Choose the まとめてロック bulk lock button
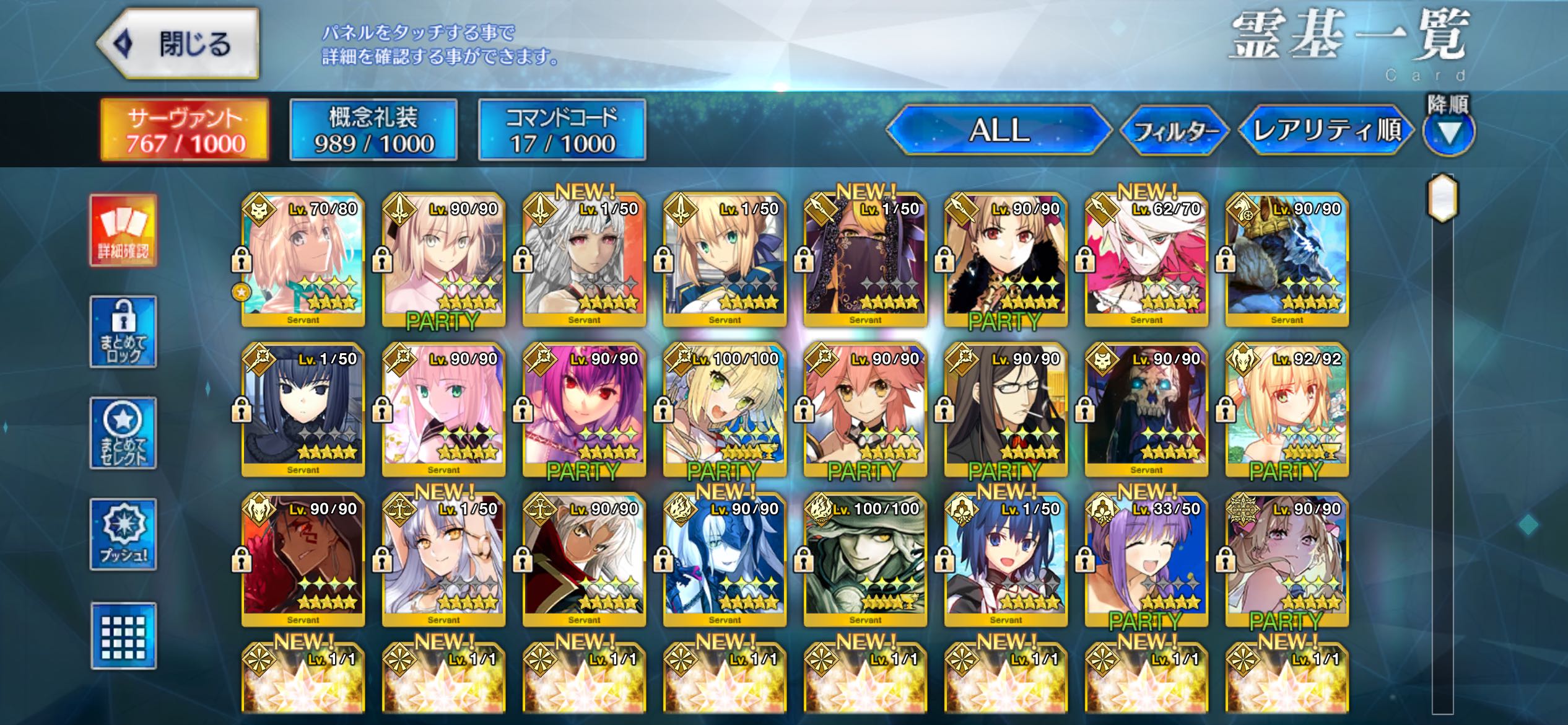 [x=123, y=332]
